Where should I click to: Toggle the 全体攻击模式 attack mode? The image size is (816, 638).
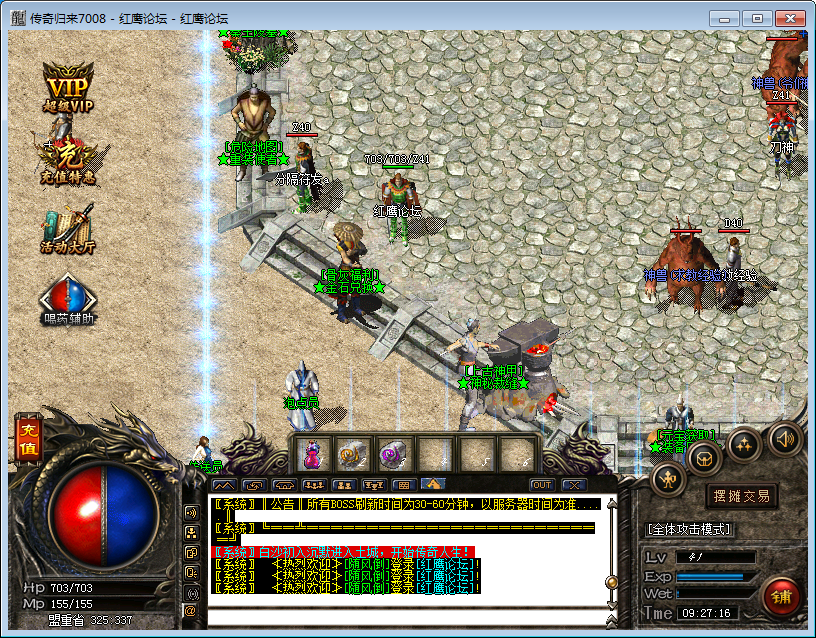pyautogui.click(x=690, y=528)
